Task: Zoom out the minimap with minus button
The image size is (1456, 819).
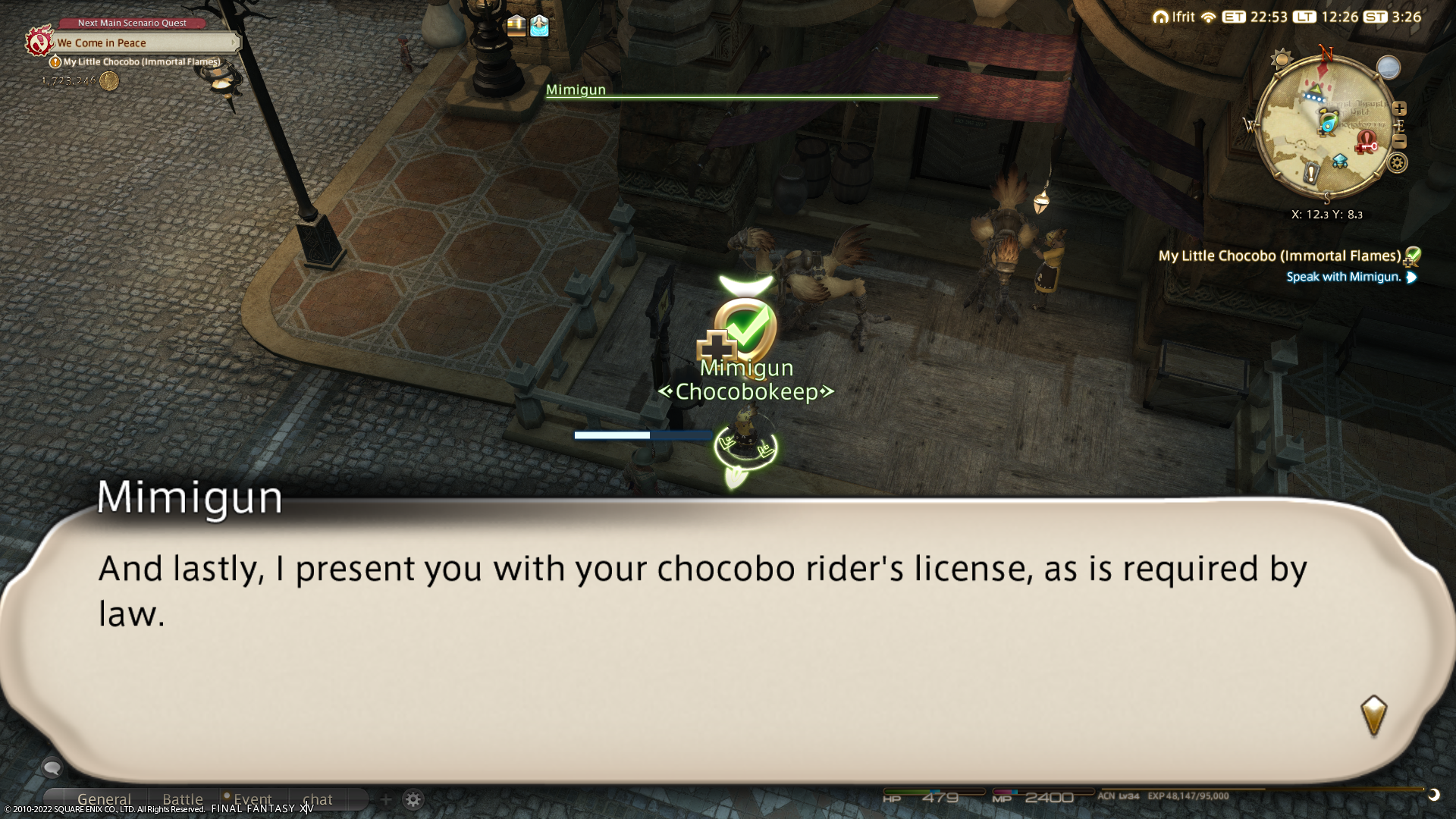Action: [x=1400, y=142]
